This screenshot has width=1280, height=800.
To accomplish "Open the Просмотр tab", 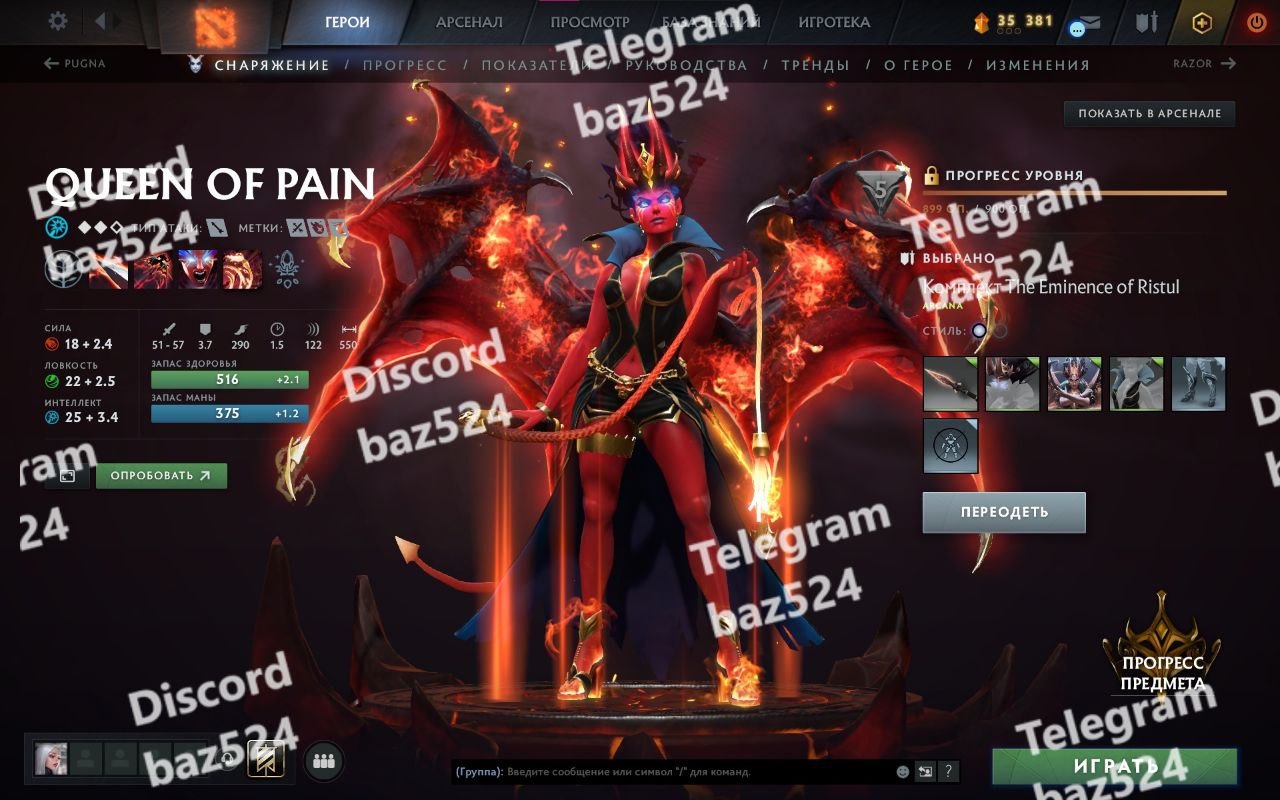I will click(x=590, y=22).
